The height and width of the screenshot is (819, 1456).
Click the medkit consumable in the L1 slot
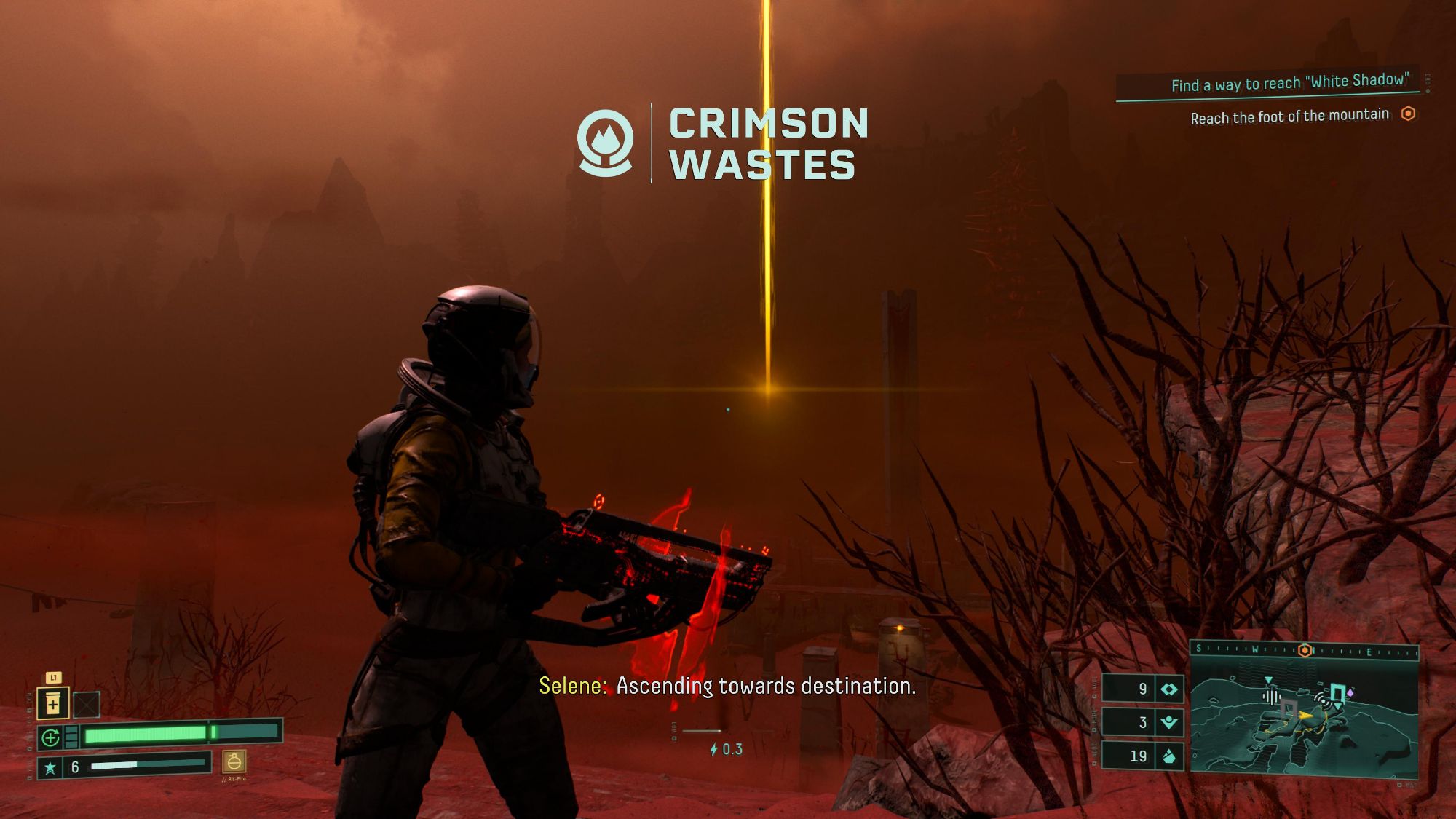[x=52, y=704]
